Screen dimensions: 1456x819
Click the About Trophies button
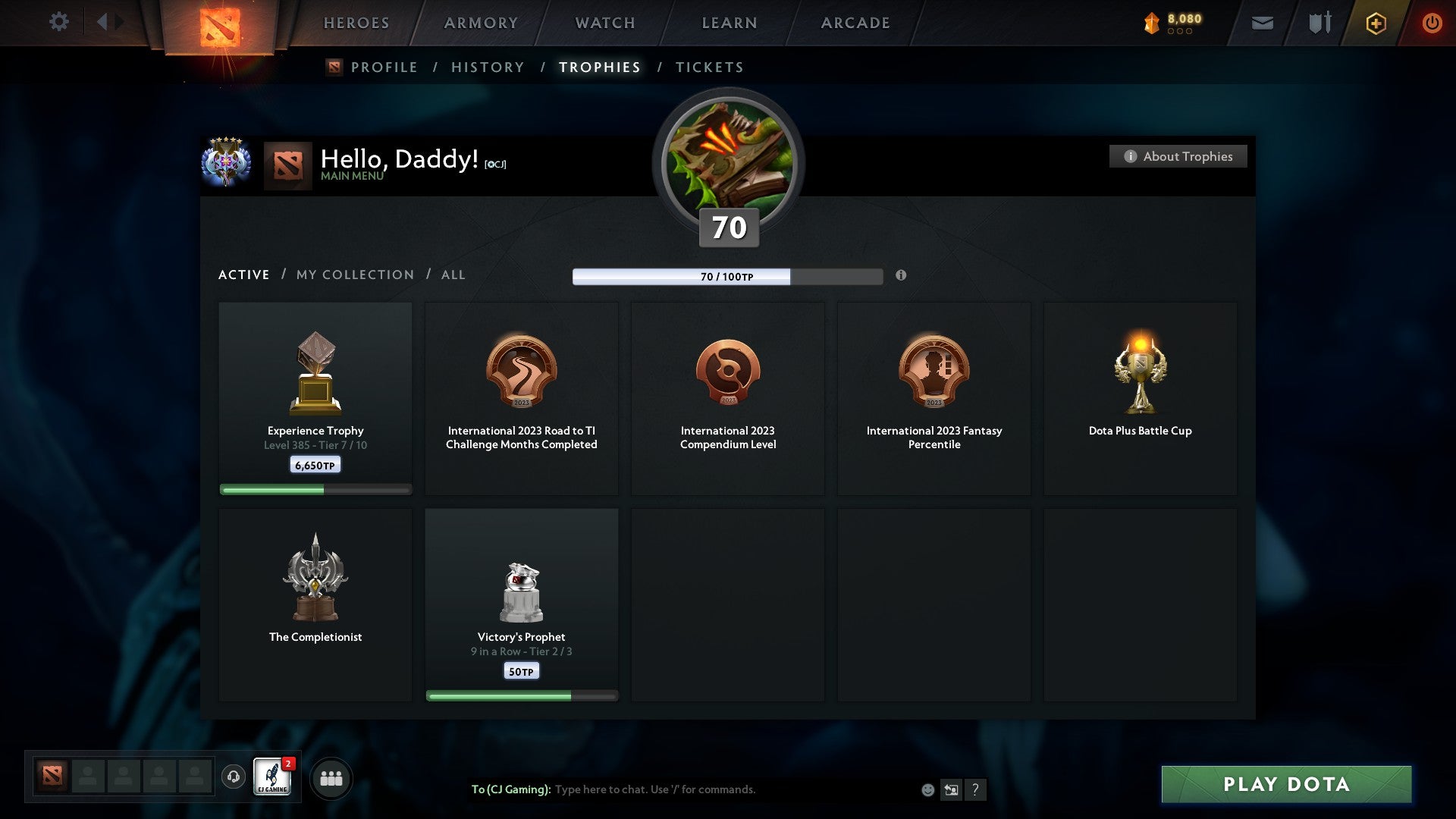[x=1178, y=156]
